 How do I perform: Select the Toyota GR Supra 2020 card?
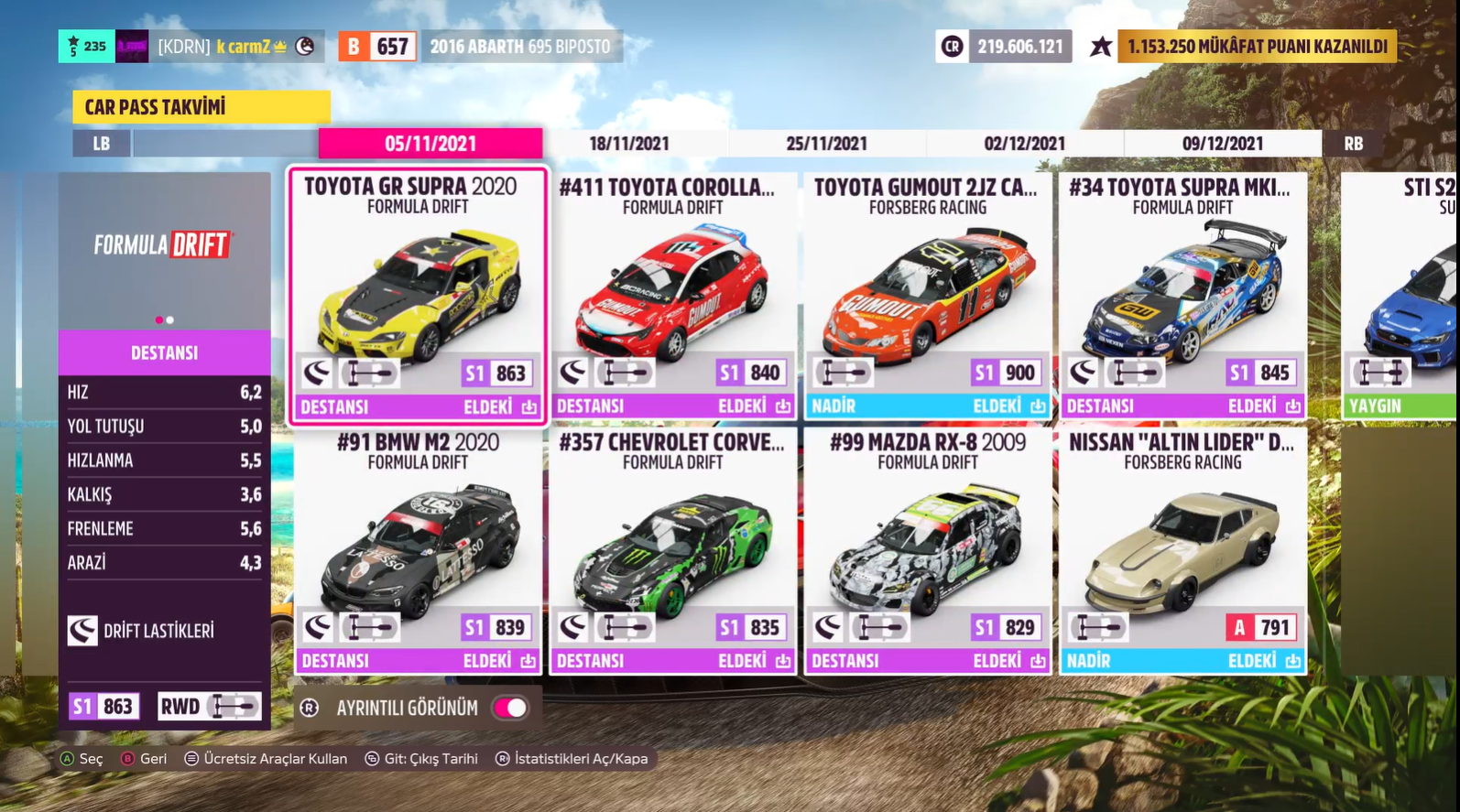coord(418,296)
